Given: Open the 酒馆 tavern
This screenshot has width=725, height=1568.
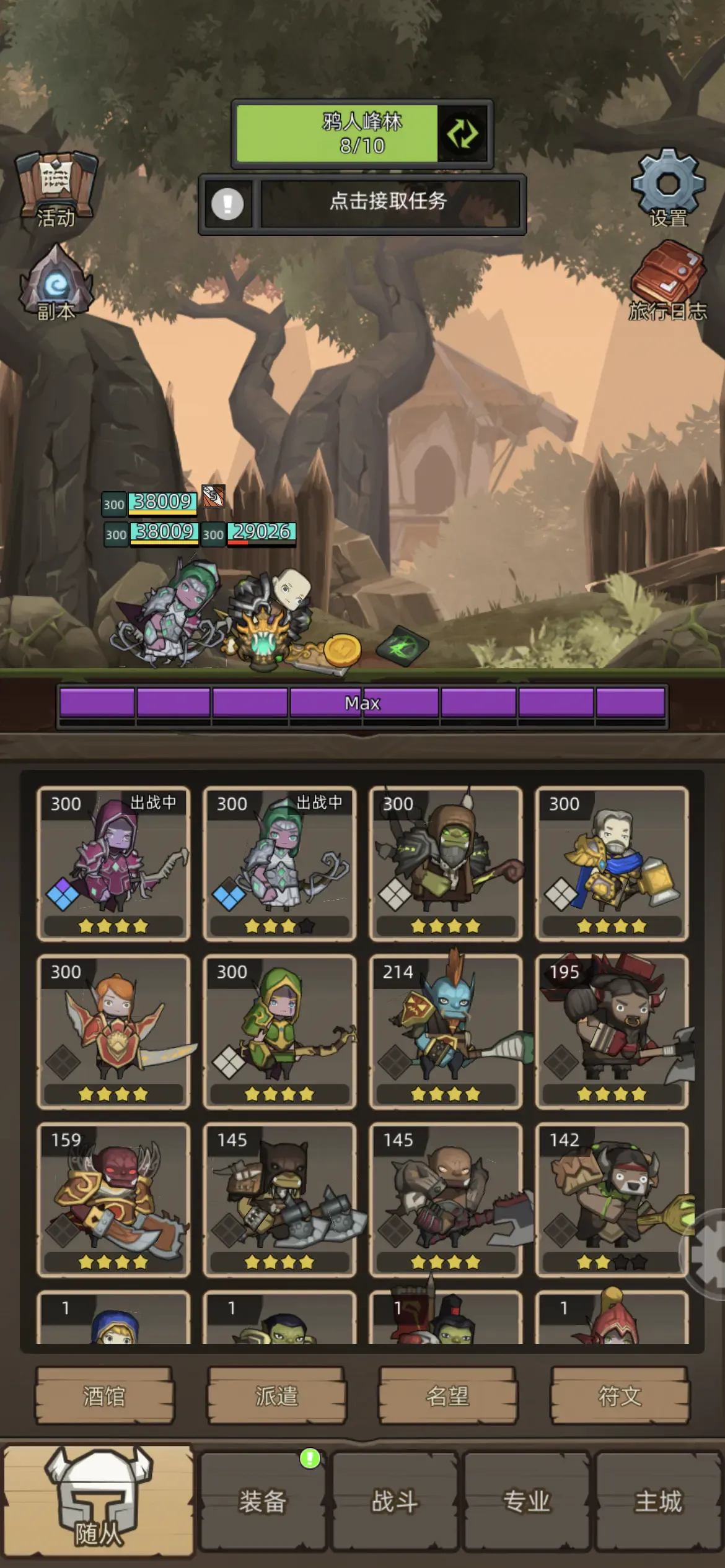Looking at the screenshot, I should (104, 1396).
